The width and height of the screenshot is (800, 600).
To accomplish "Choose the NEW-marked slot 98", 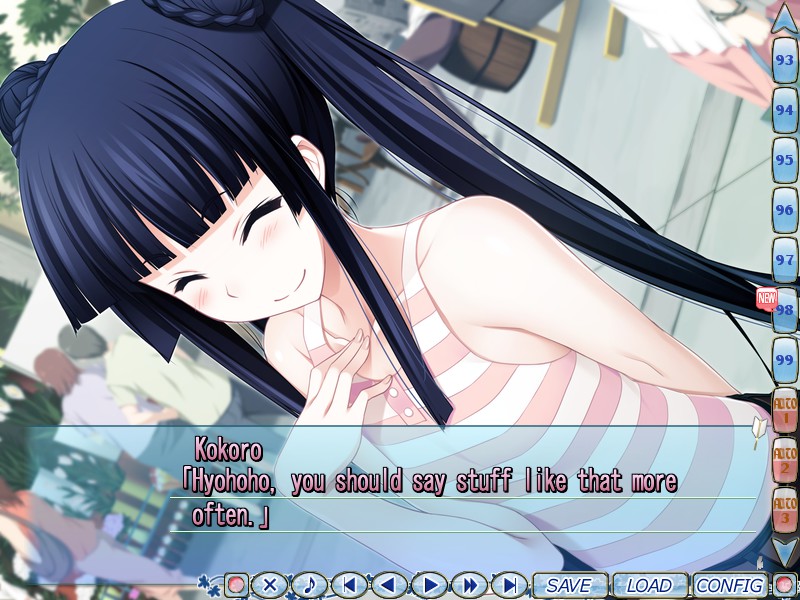I will 785,310.
